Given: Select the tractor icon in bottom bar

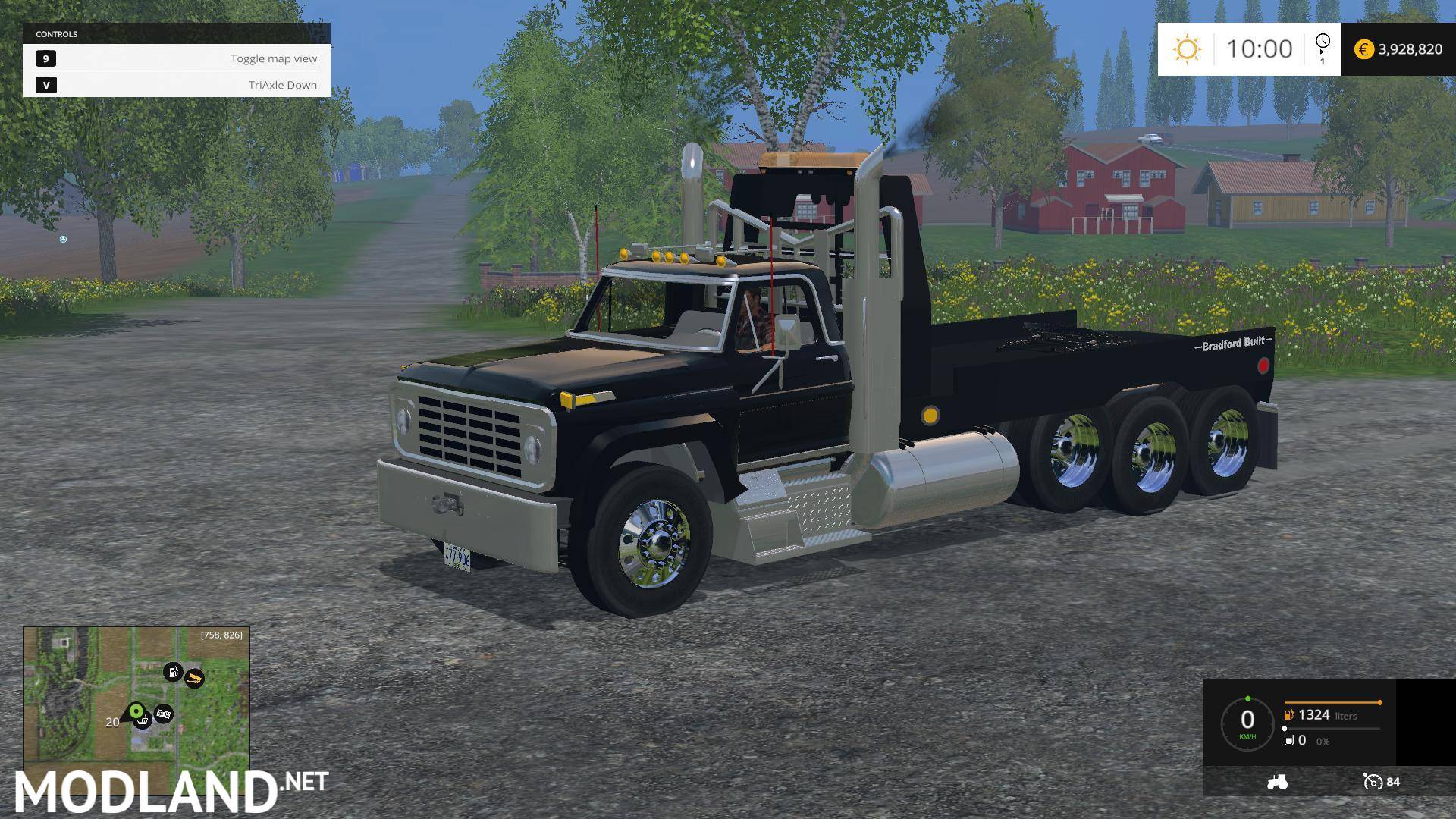Looking at the screenshot, I should (1278, 783).
